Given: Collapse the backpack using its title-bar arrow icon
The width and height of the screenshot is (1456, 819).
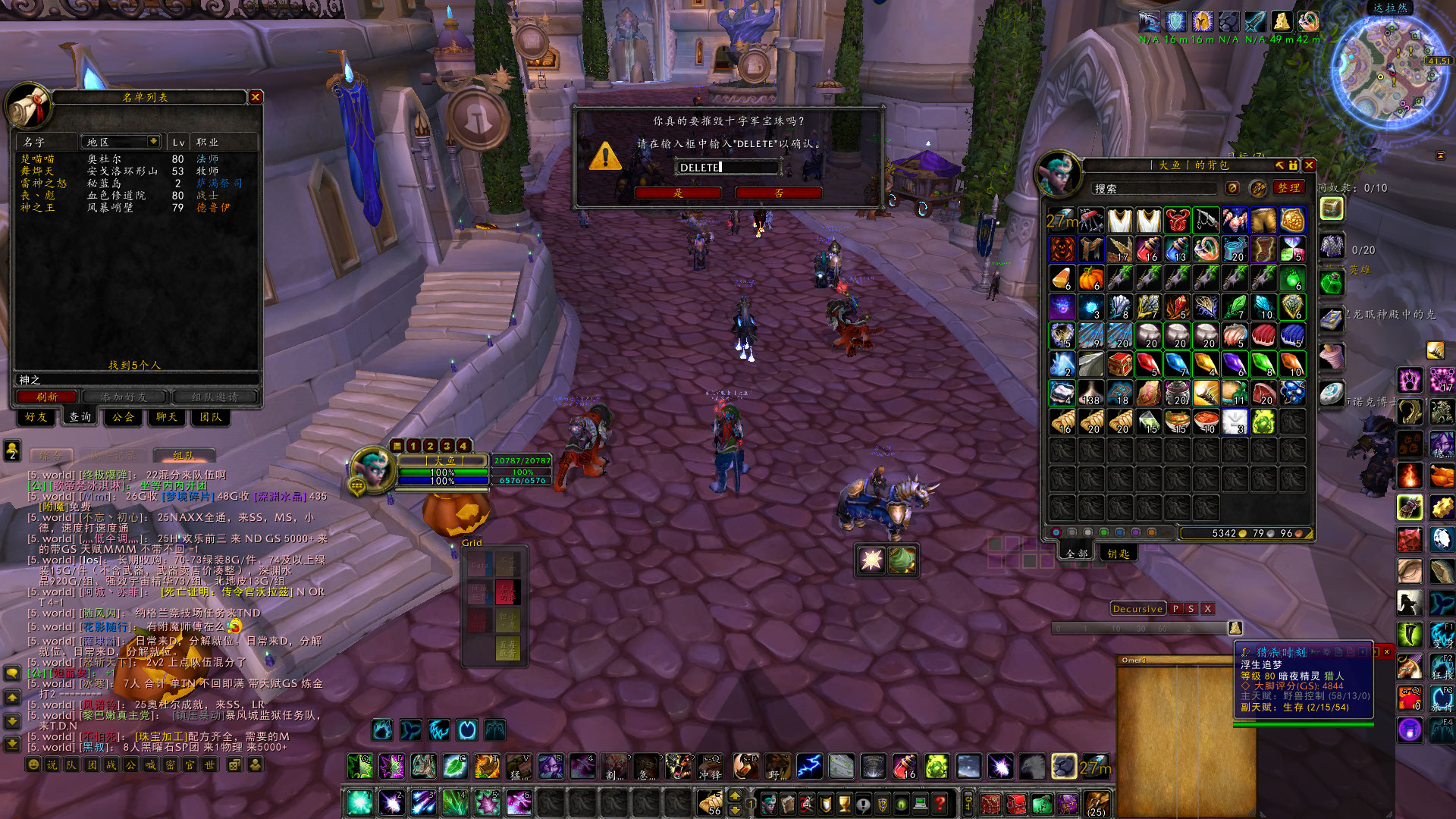Looking at the screenshot, I should (x=1280, y=165).
